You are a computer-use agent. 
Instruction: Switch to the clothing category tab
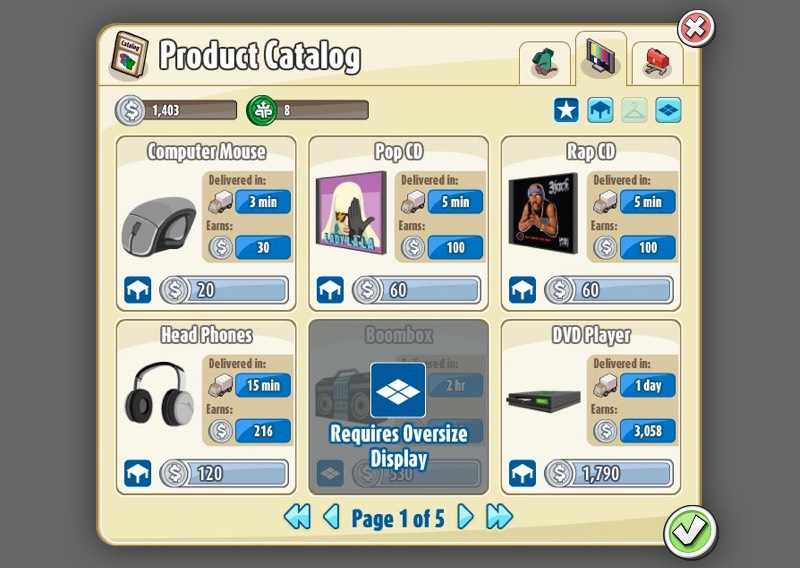point(545,63)
